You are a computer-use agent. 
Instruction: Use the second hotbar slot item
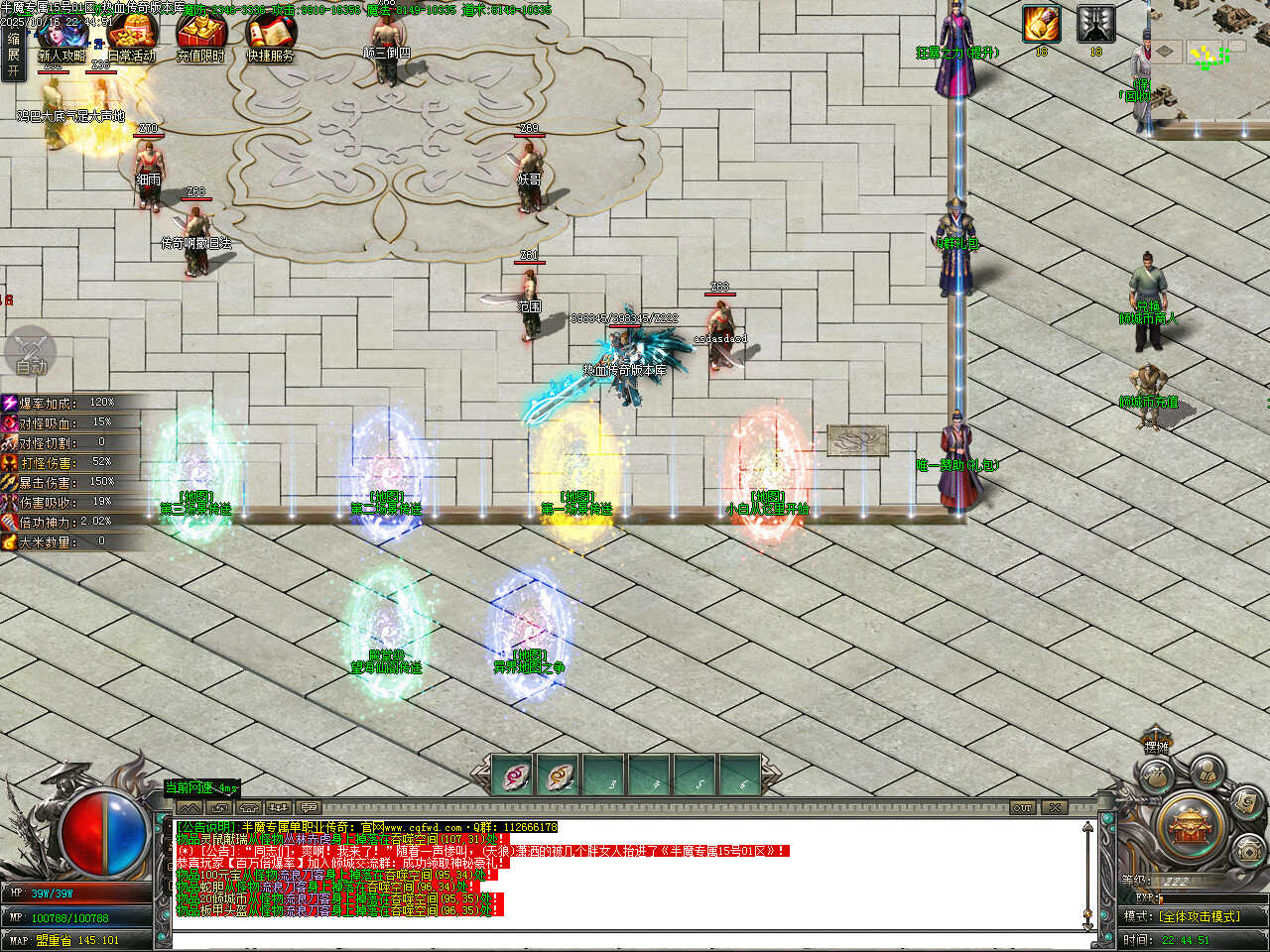coord(559,774)
